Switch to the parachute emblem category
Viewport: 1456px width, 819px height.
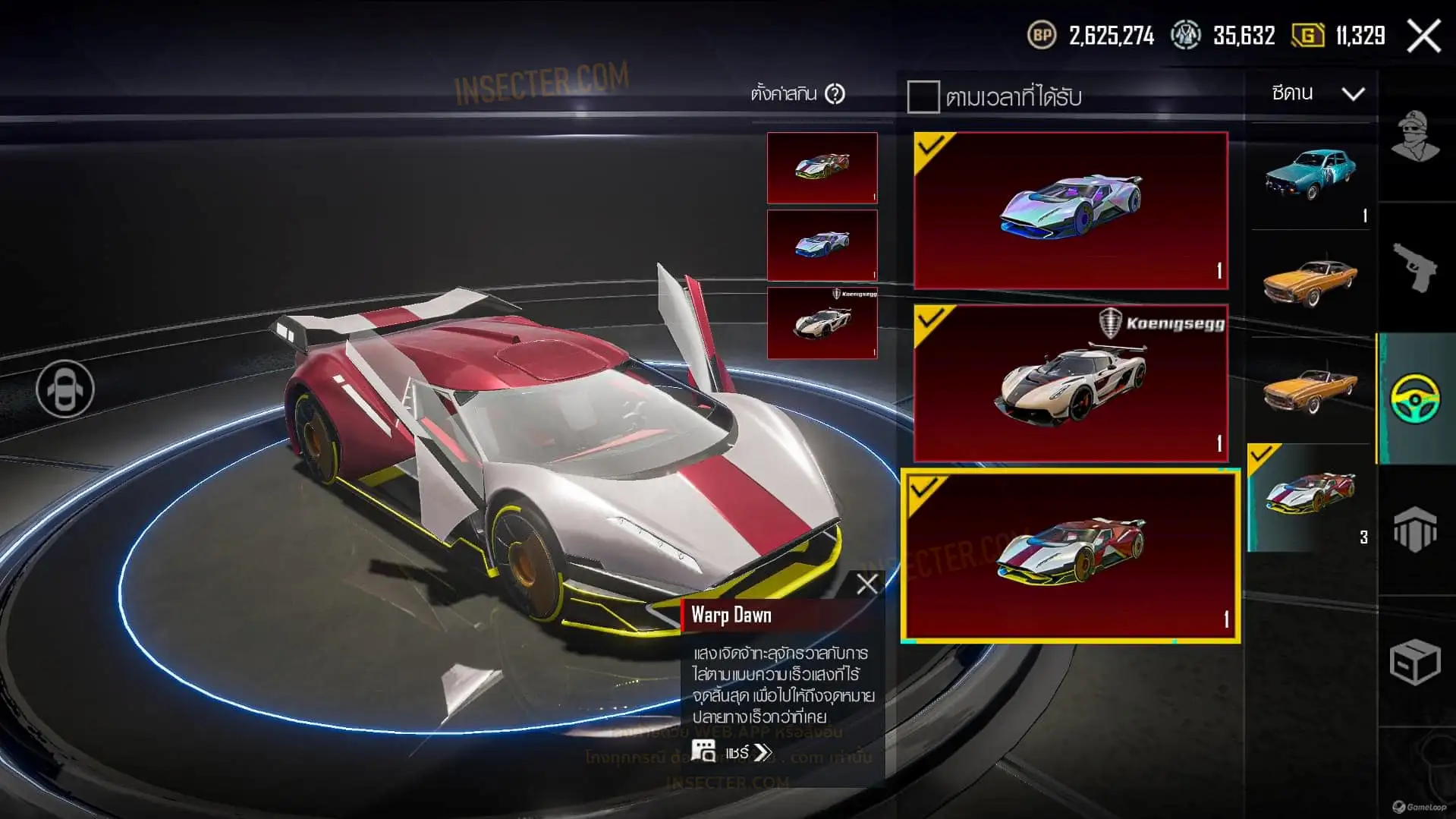click(1415, 529)
